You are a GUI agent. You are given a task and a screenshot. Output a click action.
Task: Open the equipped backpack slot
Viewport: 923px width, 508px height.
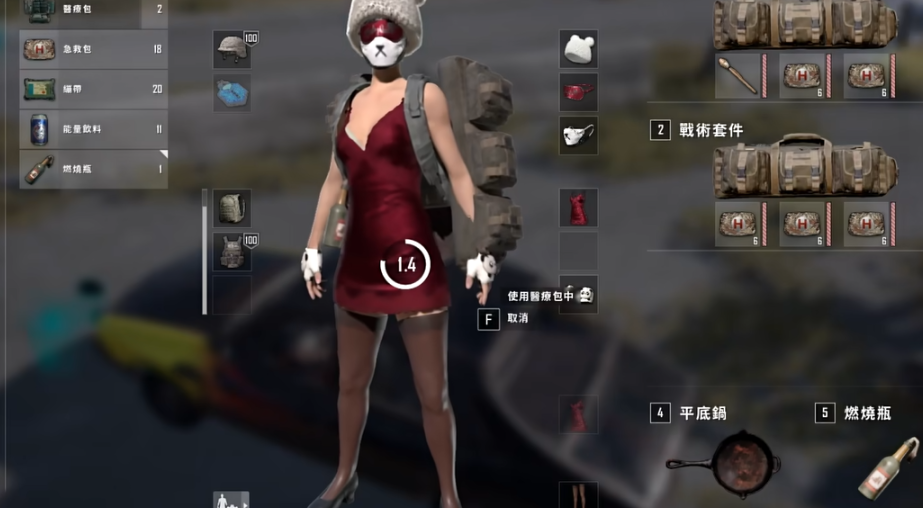[232, 208]
